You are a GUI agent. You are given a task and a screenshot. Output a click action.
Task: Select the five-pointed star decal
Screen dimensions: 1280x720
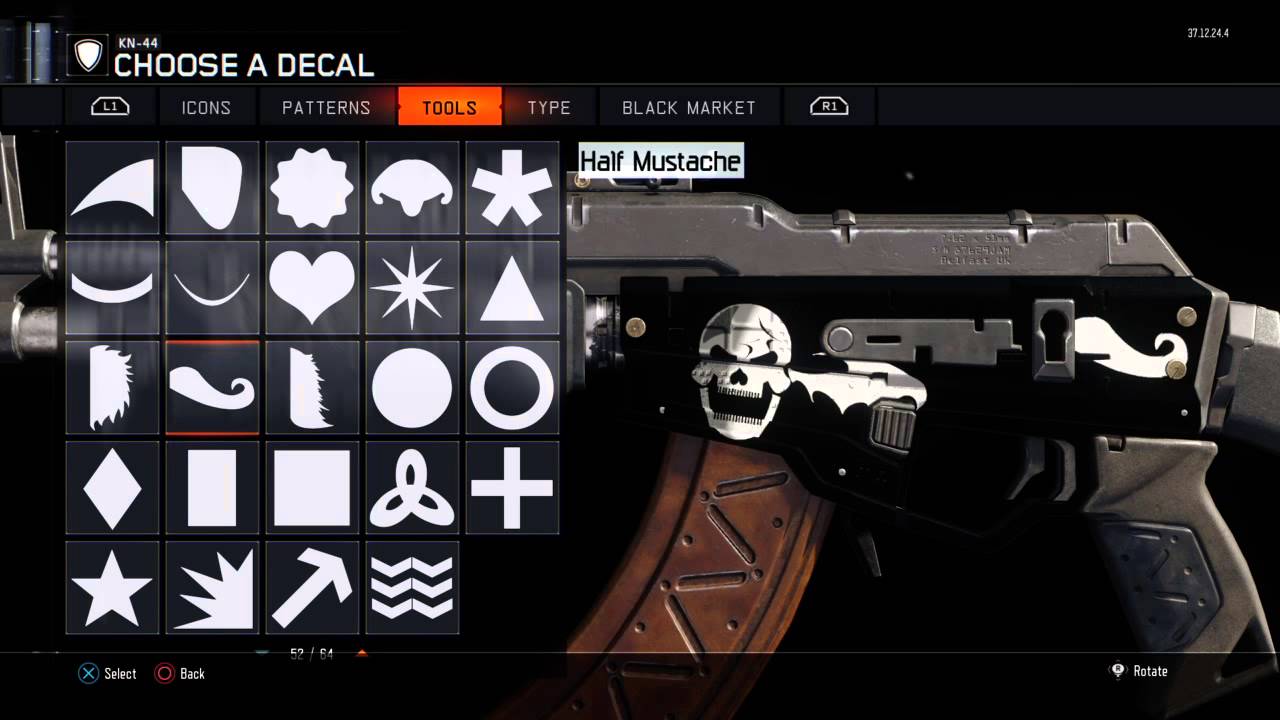(111, 588)
